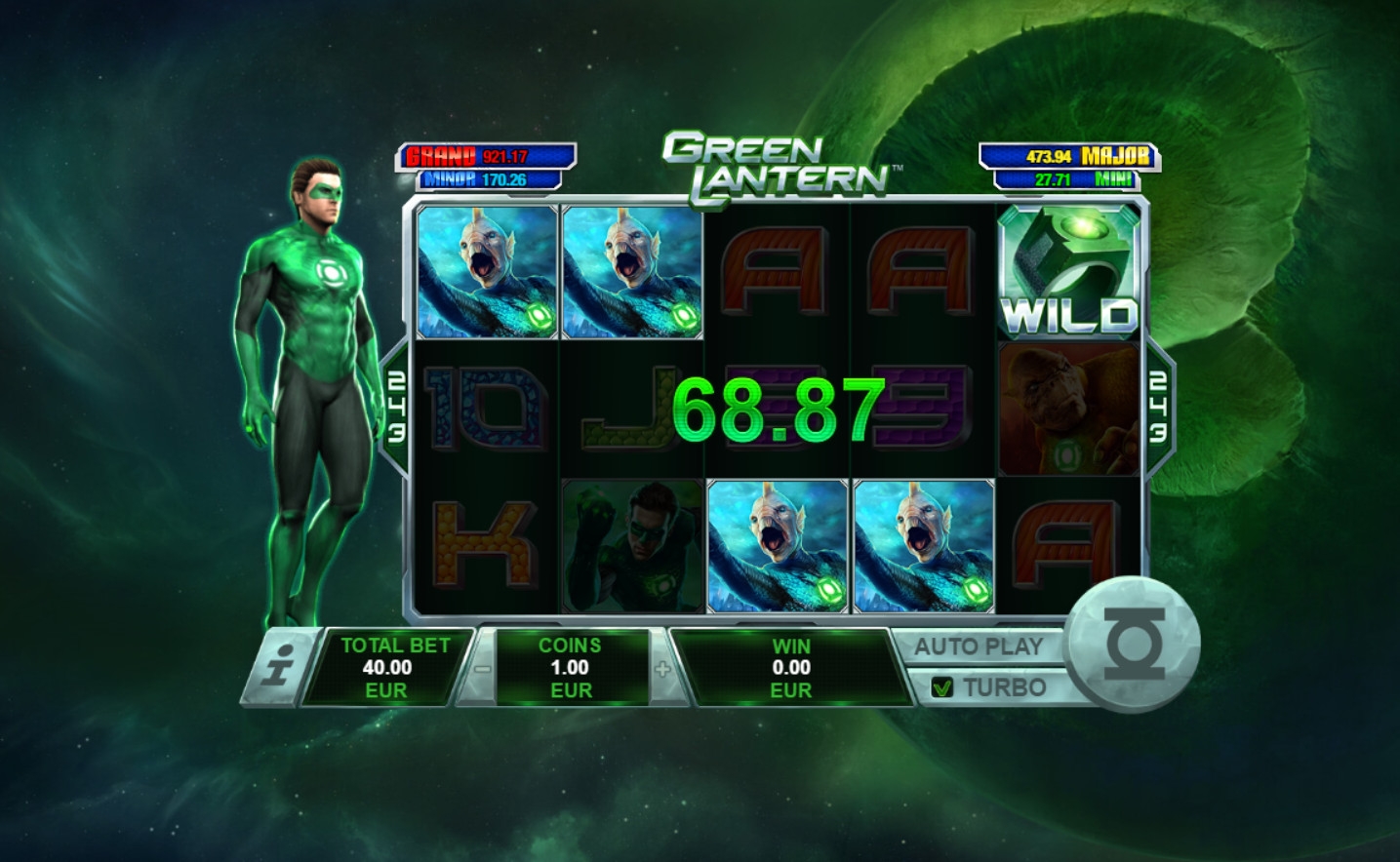1400x862 pixels.
Task: Toggle the Turbo checkbox
Action: tap(942, 687)
